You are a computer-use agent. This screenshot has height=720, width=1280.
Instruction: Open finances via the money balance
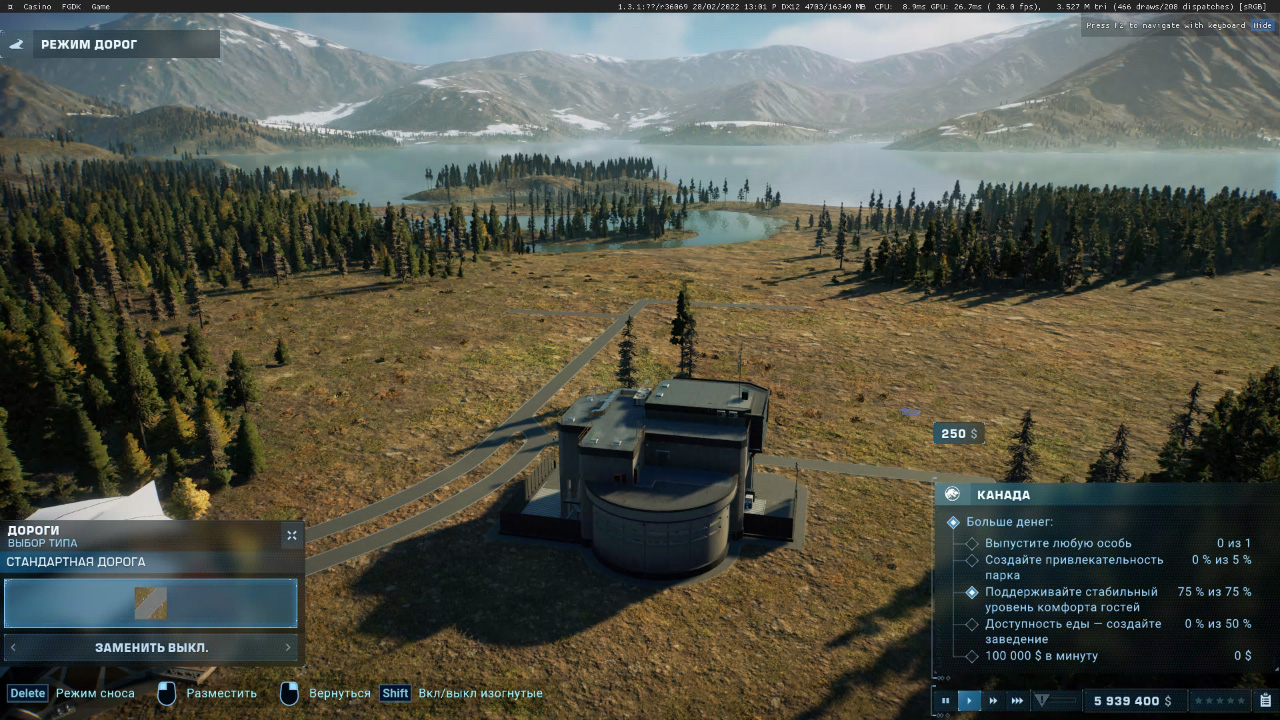[1132, 701]
